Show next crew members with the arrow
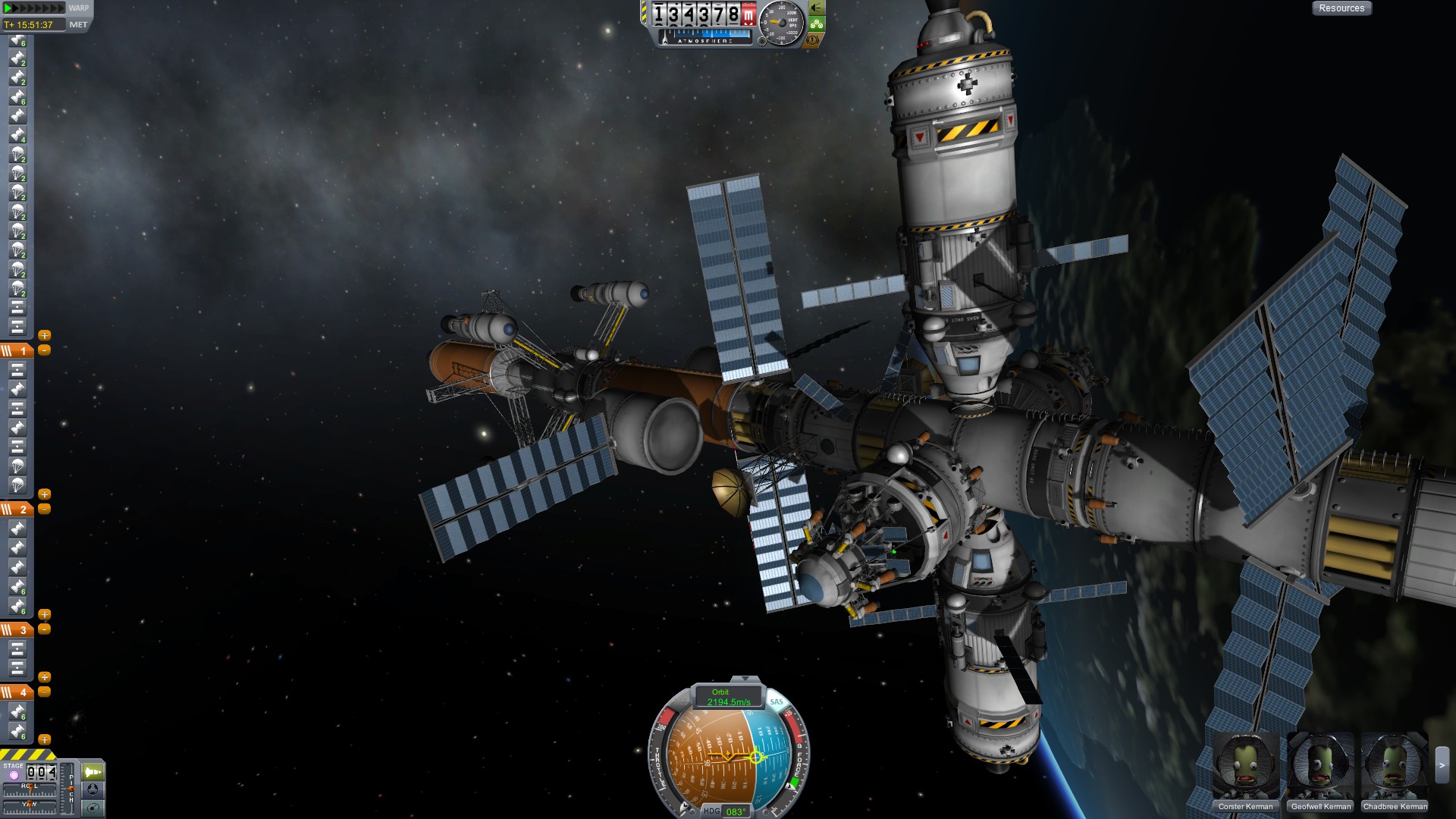1456x819 pixels. (x=1442, y=766)
